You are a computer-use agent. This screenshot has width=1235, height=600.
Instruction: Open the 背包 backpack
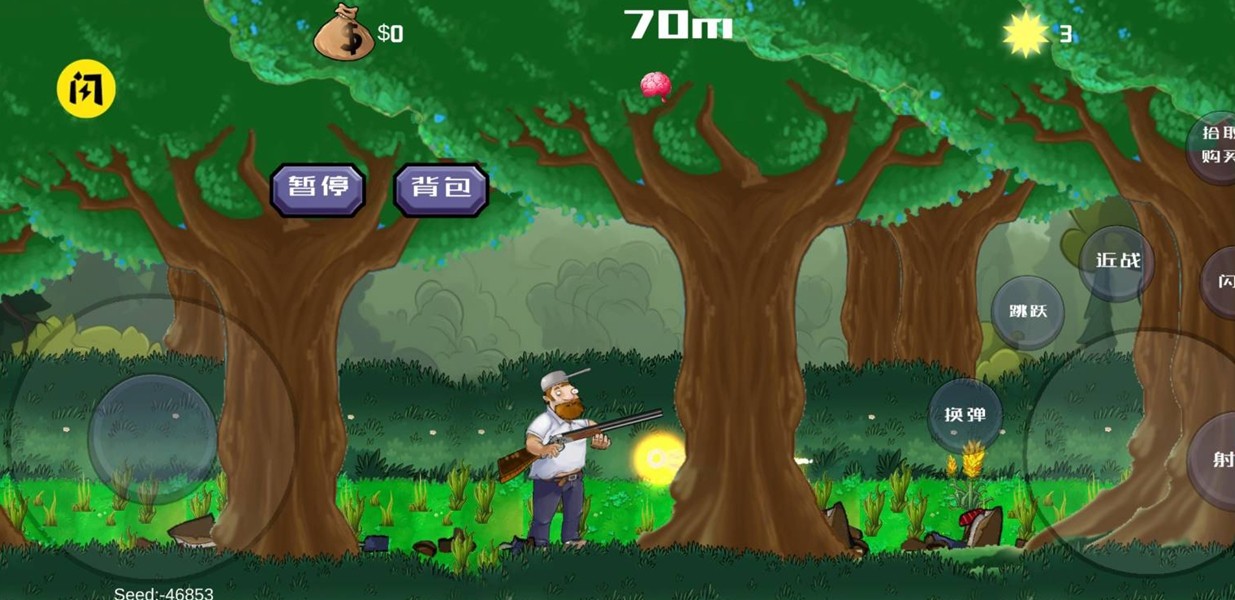point(441,188)
